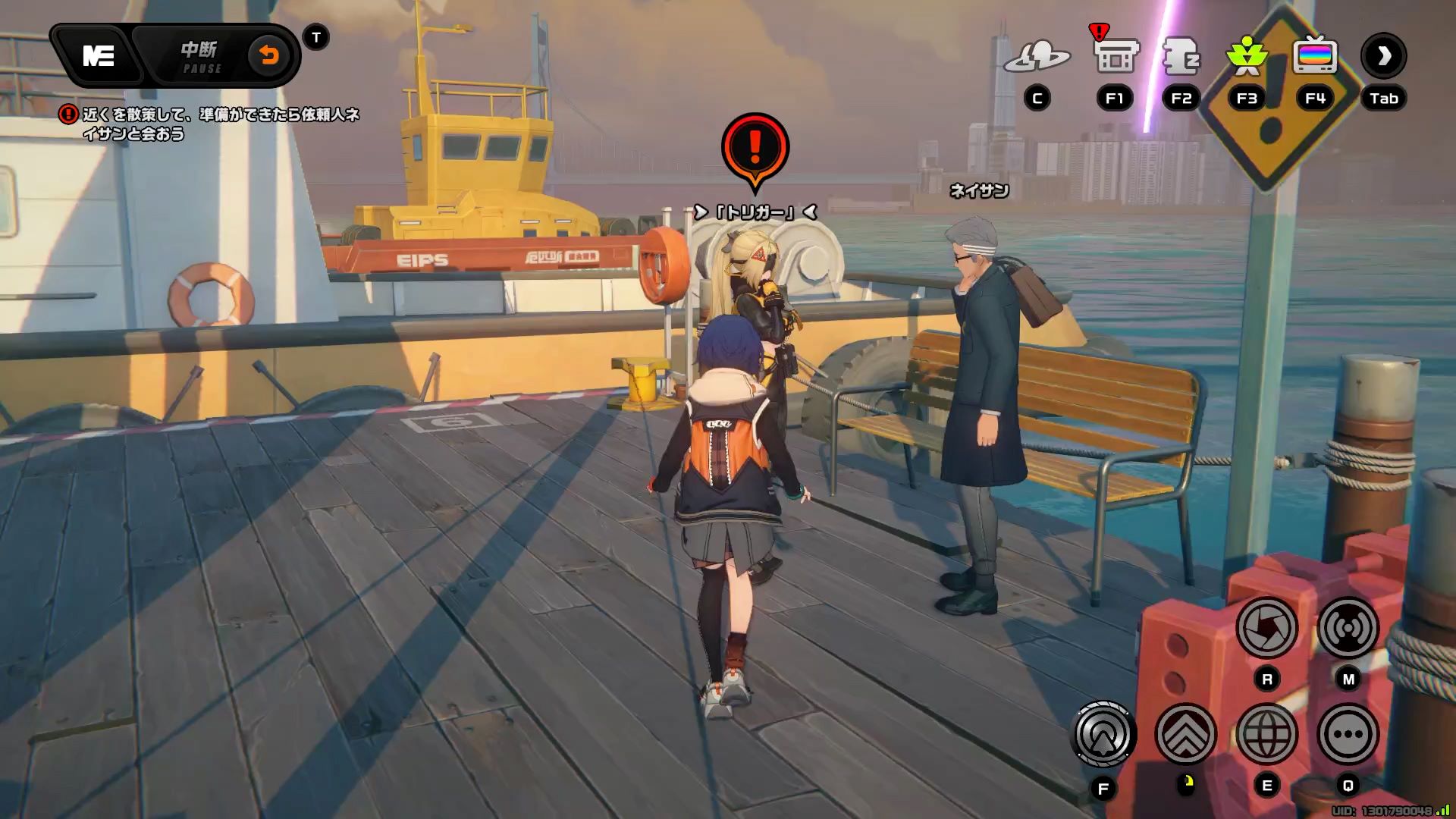Image resolution: width=1456 pixels, height=819 pixels.
Task: Open the rainbow TV icon
Action: [x=1315, y=56]
